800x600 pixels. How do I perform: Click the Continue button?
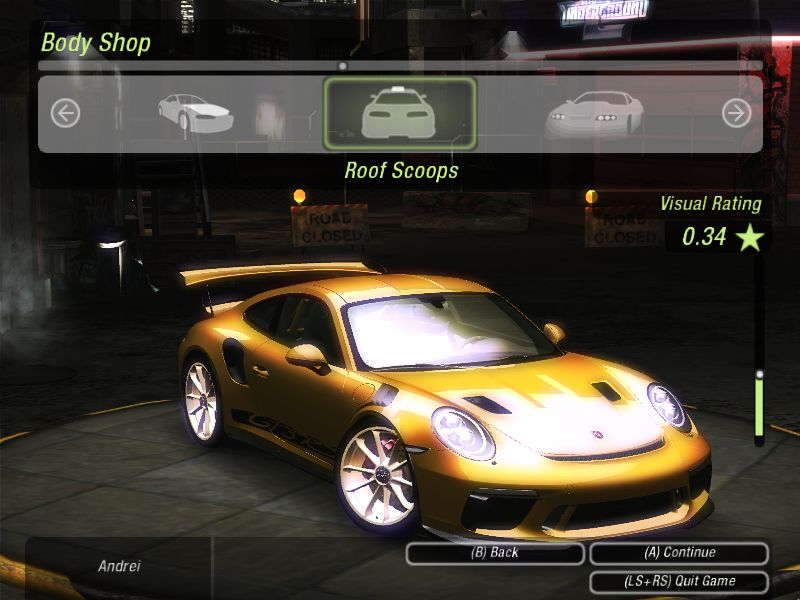pyautogui.click(x=679, y=553)
